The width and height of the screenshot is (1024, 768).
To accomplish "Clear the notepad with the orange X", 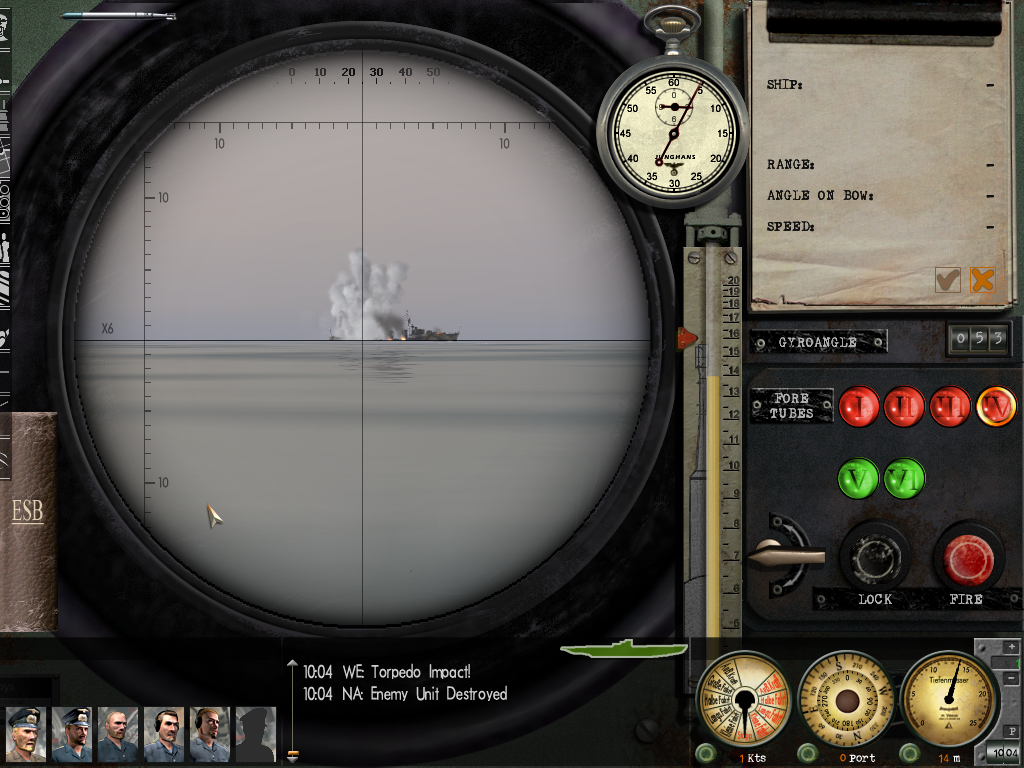I will (x=983, y=280).
